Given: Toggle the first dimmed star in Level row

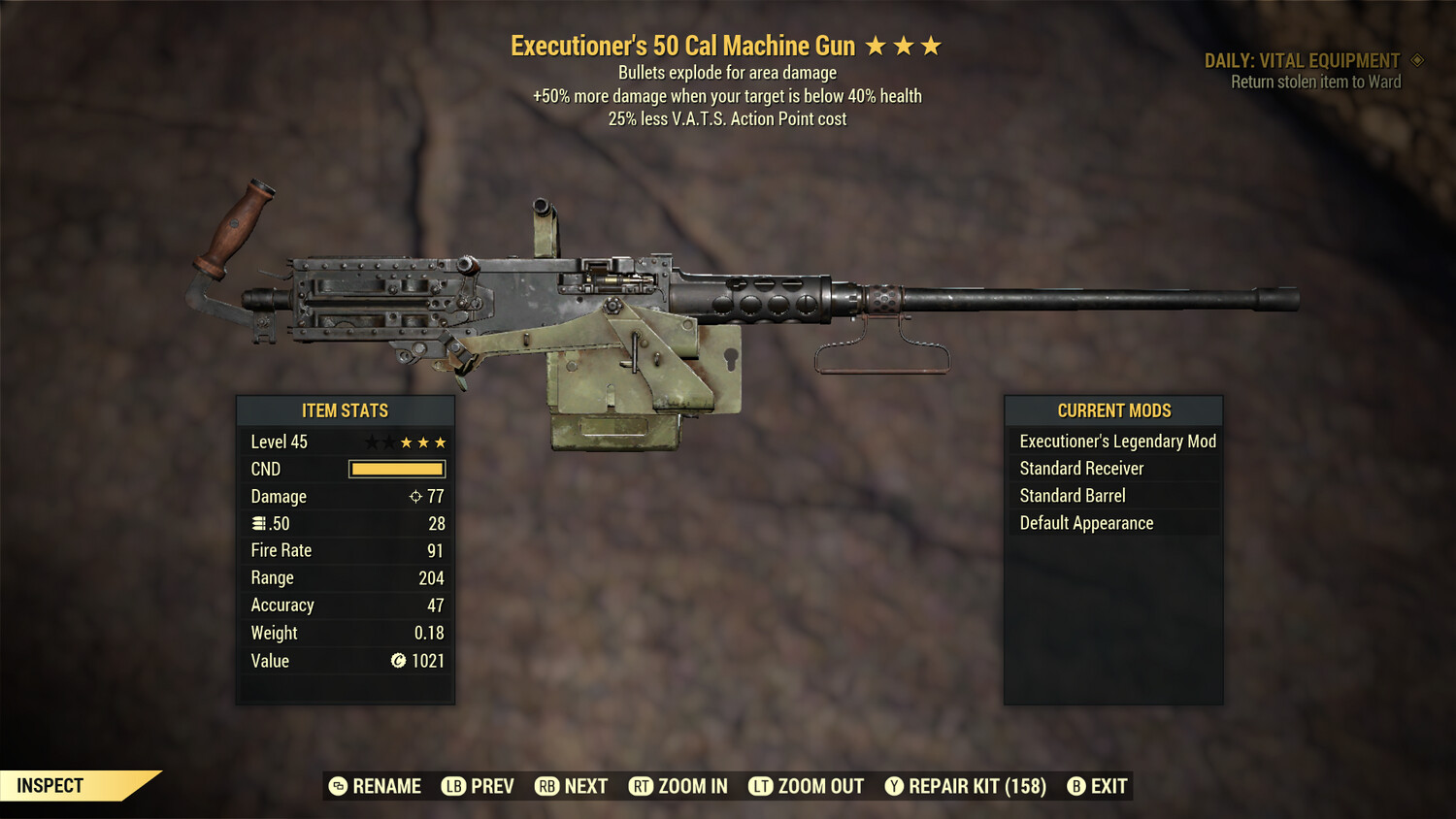Looking at the screenshot, I should (x=372, y=442).
